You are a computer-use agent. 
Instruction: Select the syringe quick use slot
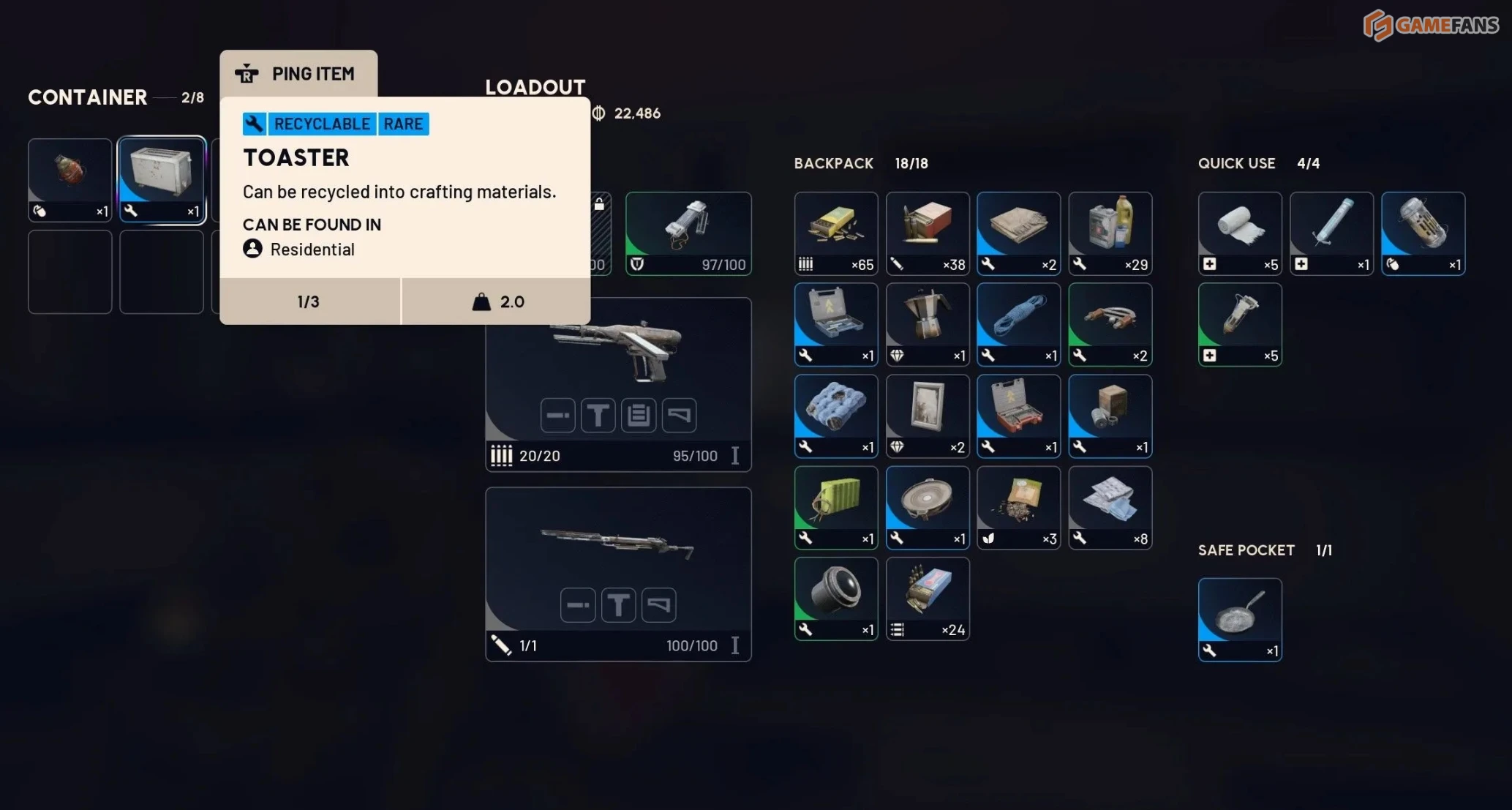click(x=1331, y=233)
